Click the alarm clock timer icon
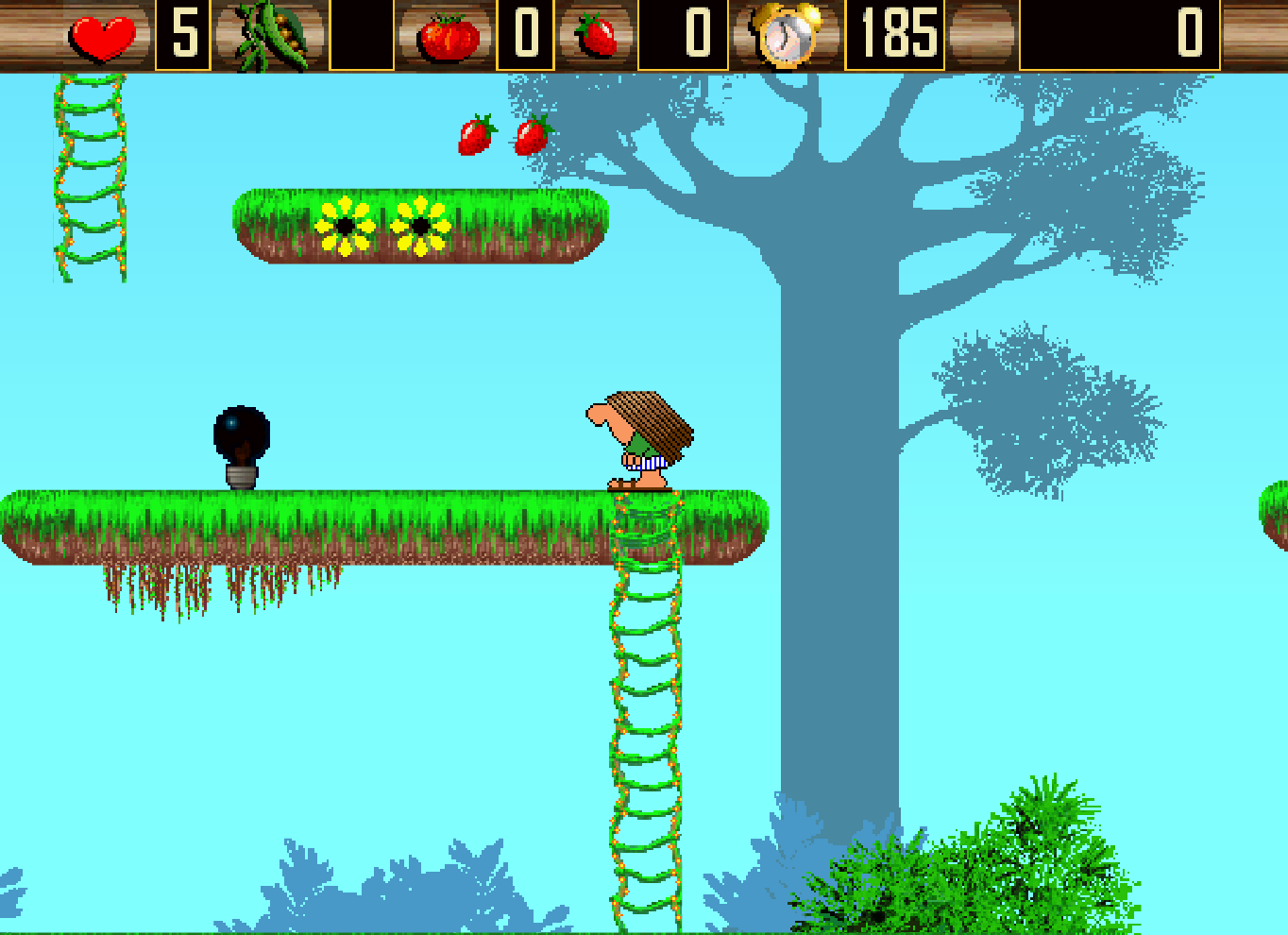The height and width of the screenshot is (935, 1288). pos(786,37)
